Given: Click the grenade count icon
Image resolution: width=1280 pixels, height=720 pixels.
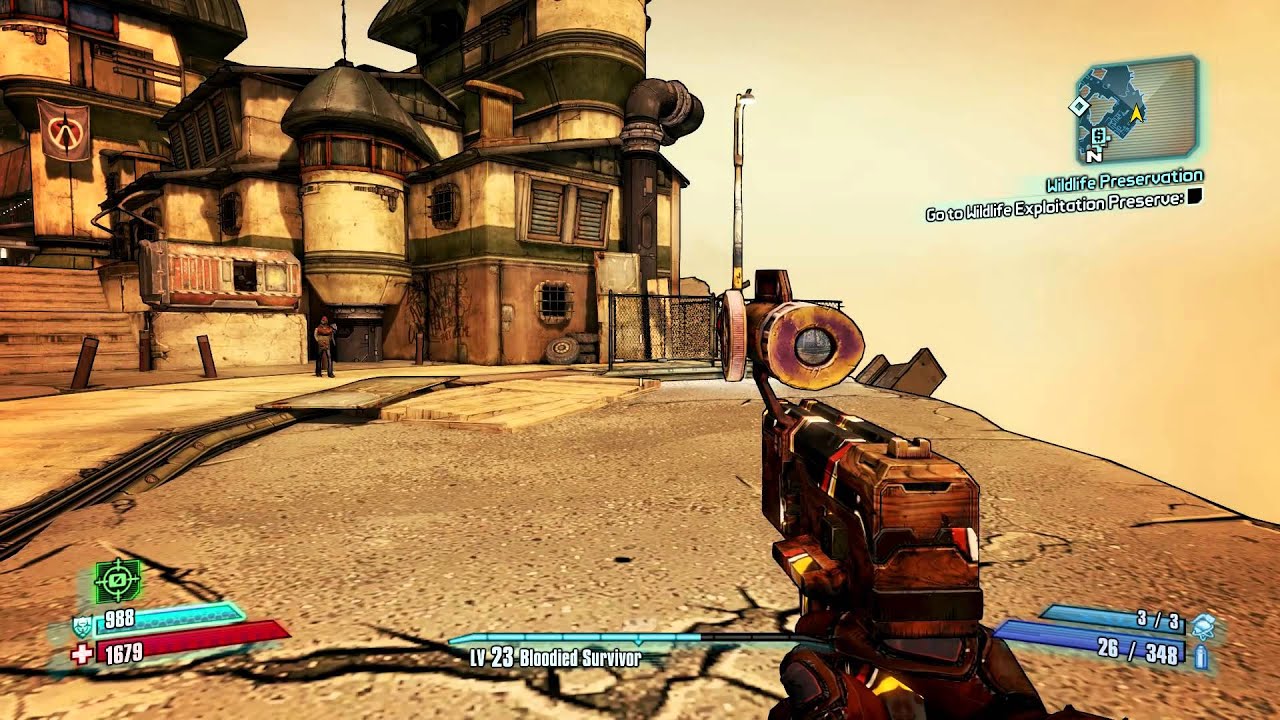Looking at the screenshot, I should click(x=1203, y=626).
